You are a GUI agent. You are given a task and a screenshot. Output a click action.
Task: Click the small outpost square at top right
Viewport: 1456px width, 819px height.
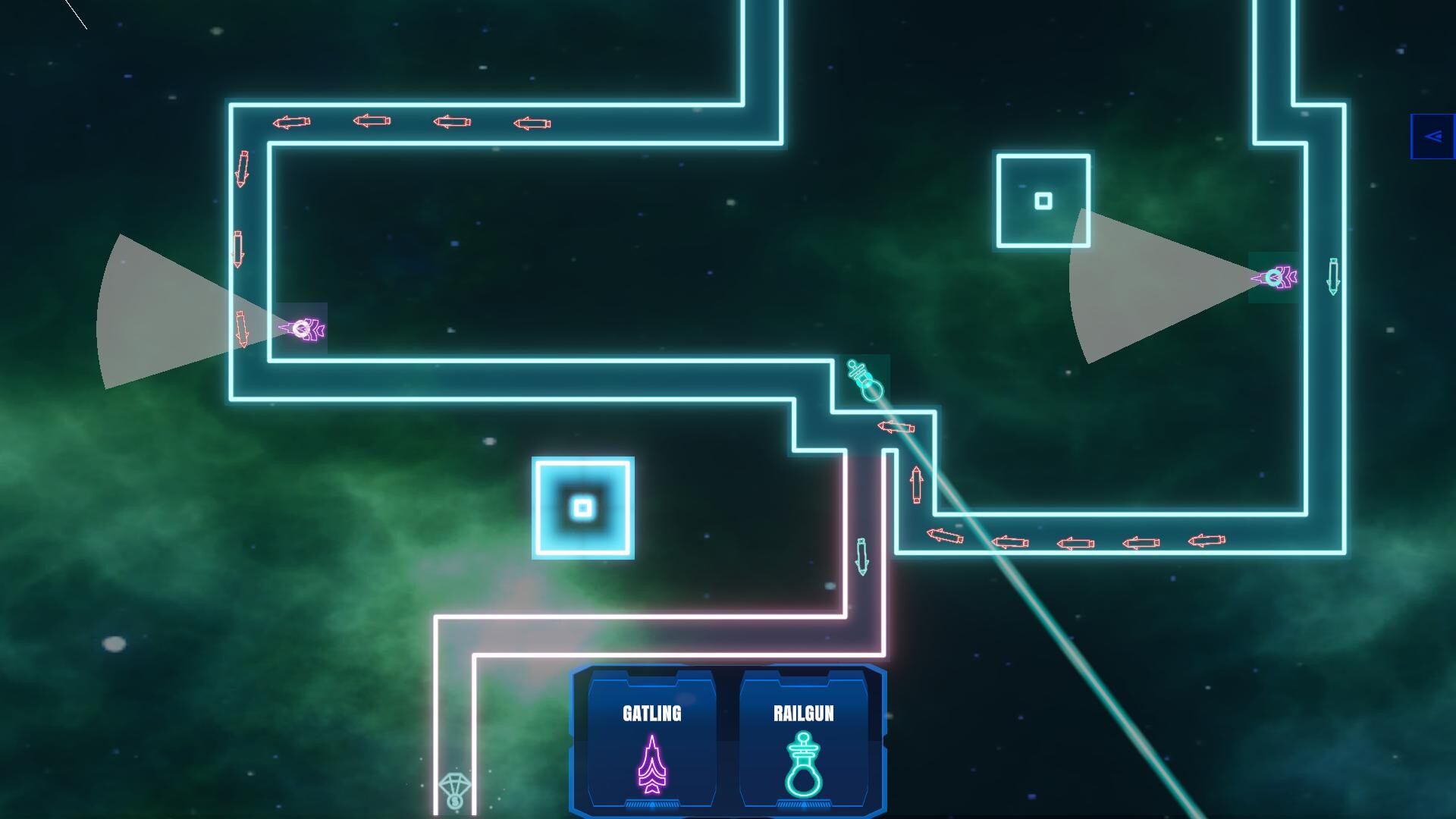click(1043, 201)
